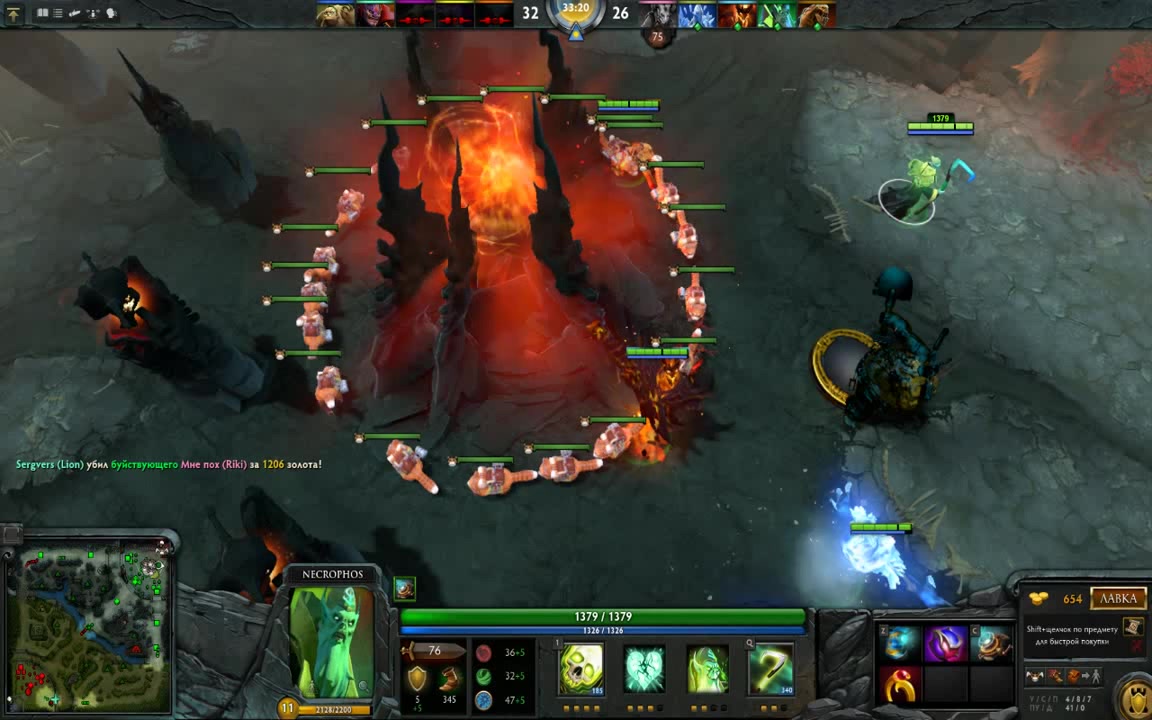Activate the Reaper's Scythe ultimate
The height and width of the screenshot is (720, 1152).
click(771, 669)
